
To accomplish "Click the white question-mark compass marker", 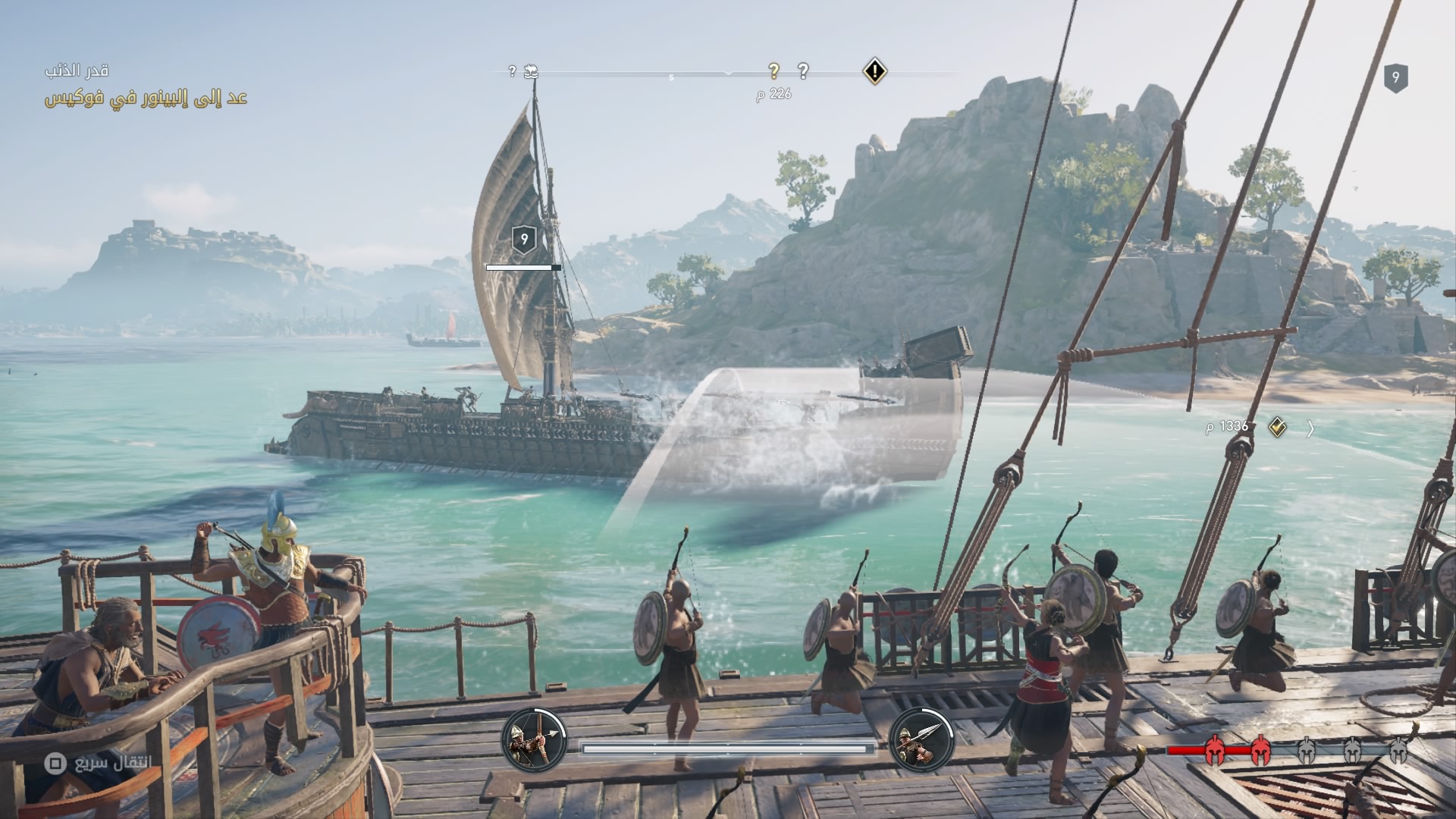I will (x=803, y=71).
